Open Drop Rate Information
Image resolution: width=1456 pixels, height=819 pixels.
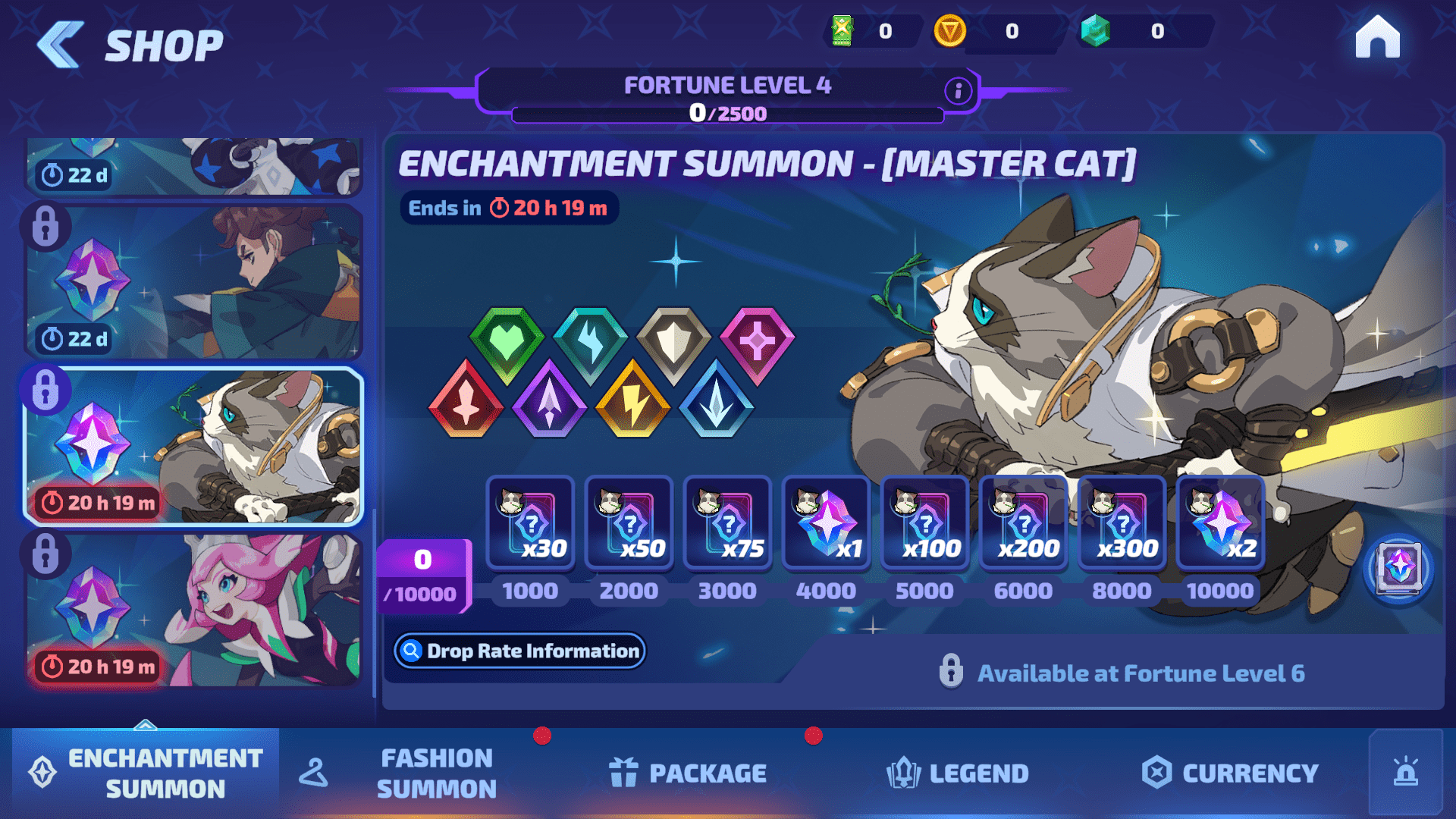click(519, 651)
